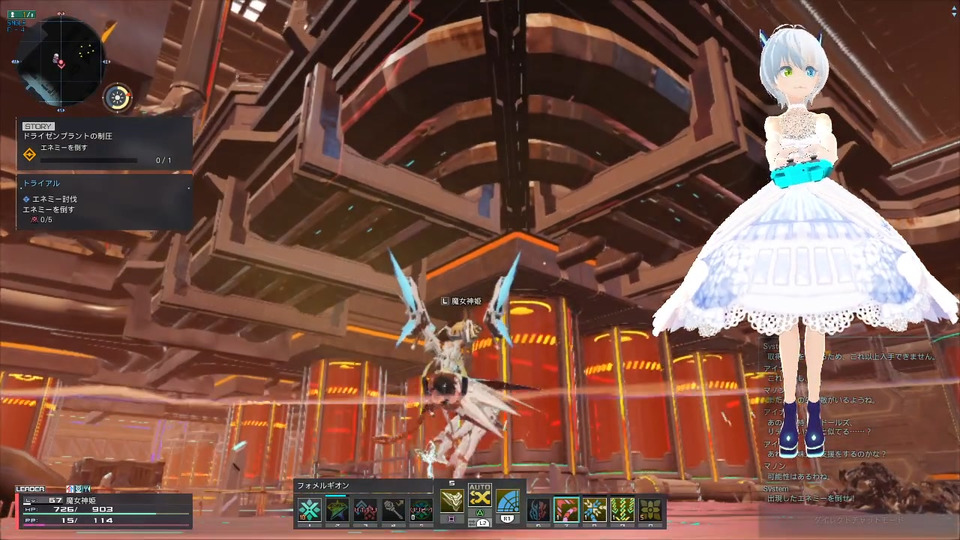This screenshot has width=960, height=540.
Task: Toggle the AUTO crossed-arrows icon
Action: tap(480, 500)
